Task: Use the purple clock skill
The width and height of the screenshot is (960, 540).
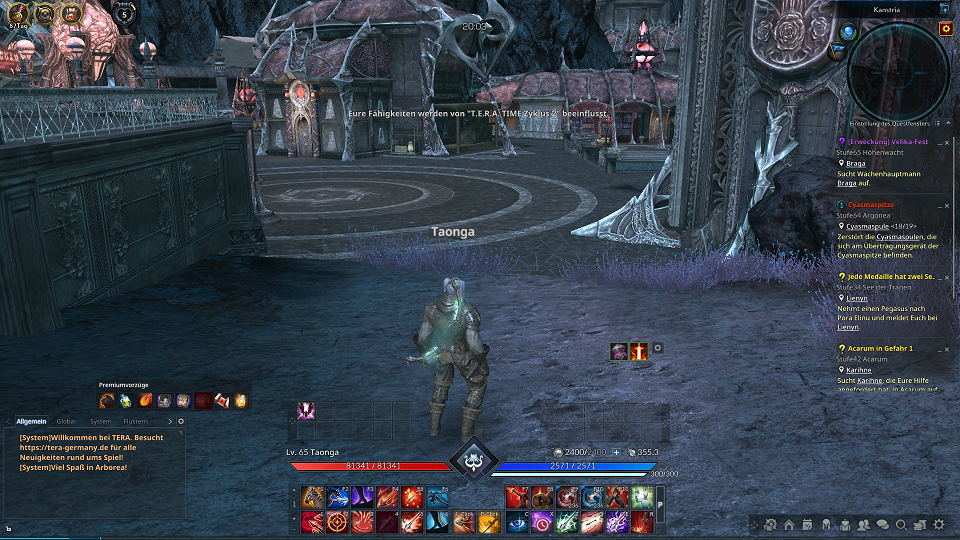Action: [542, 521]
